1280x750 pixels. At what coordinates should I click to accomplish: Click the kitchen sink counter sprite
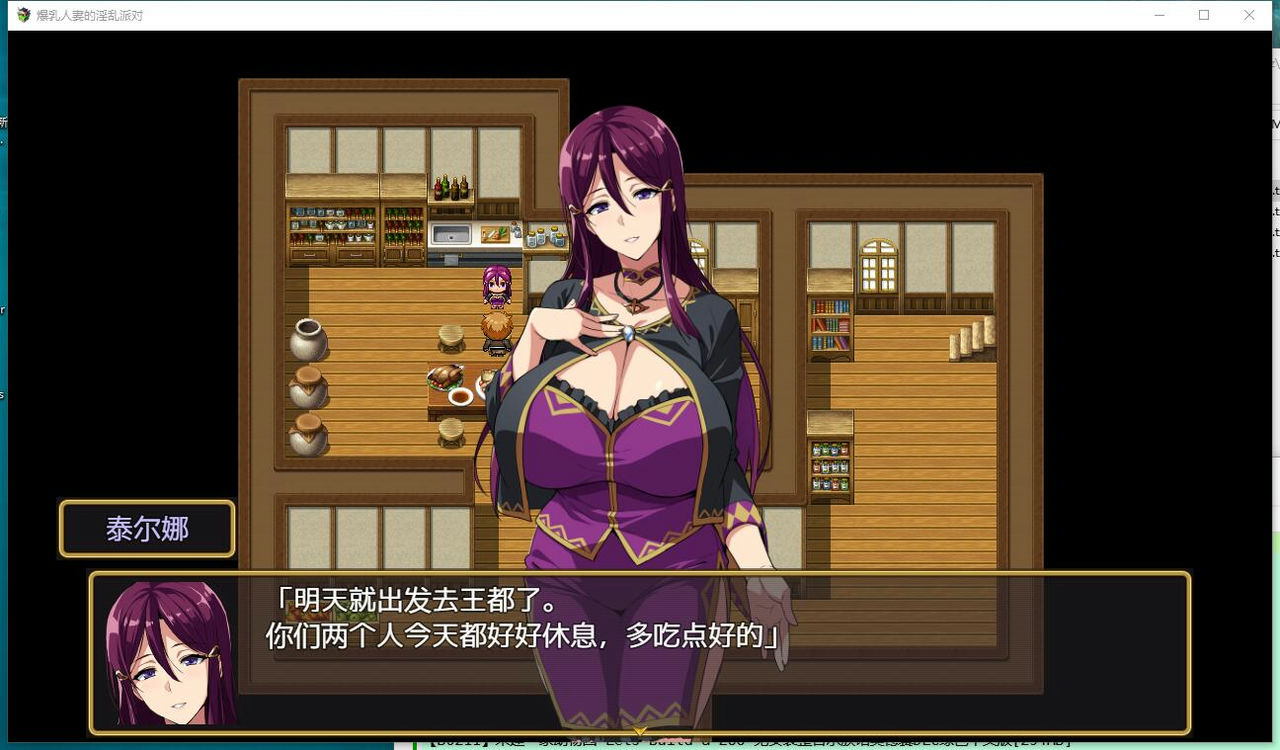tap(450, 232)
